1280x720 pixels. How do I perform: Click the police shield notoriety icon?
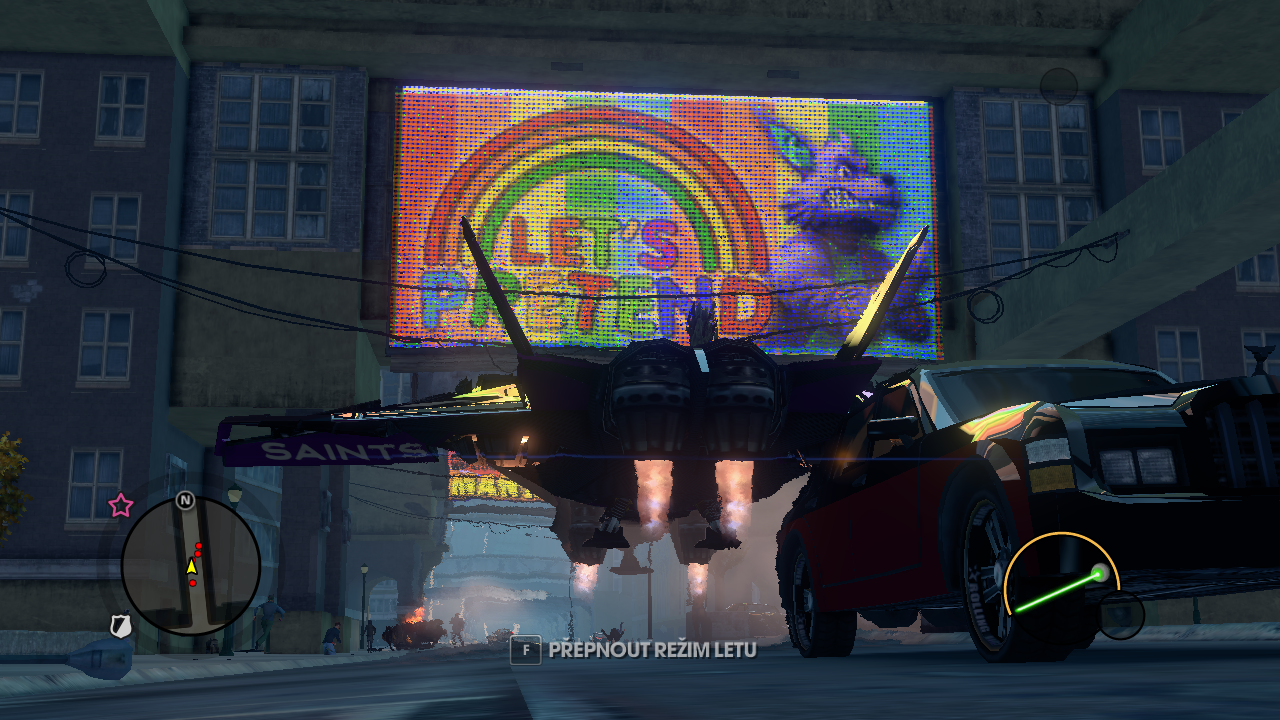pos(121,626)
